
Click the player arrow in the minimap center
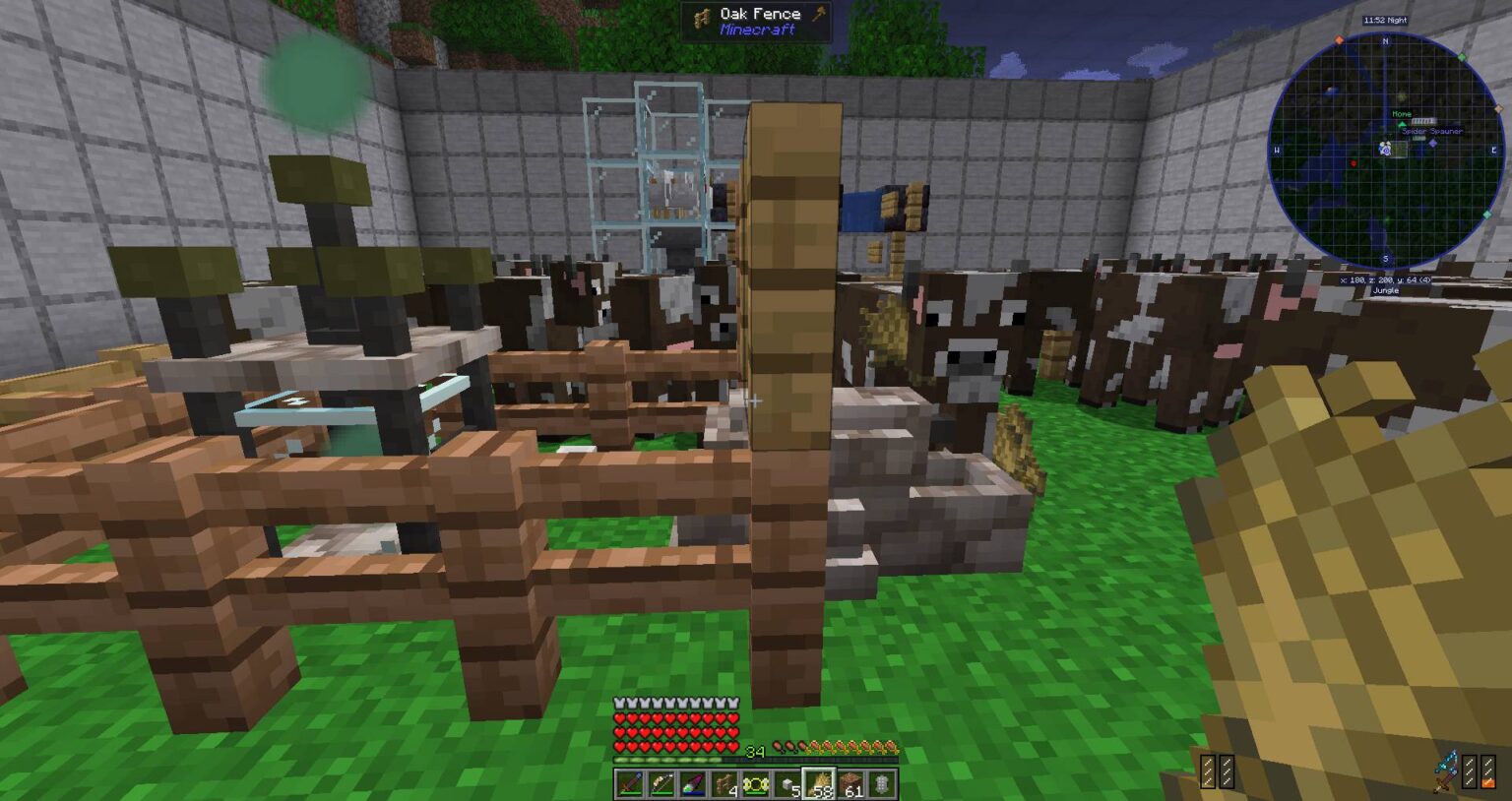pos(1384,149)
